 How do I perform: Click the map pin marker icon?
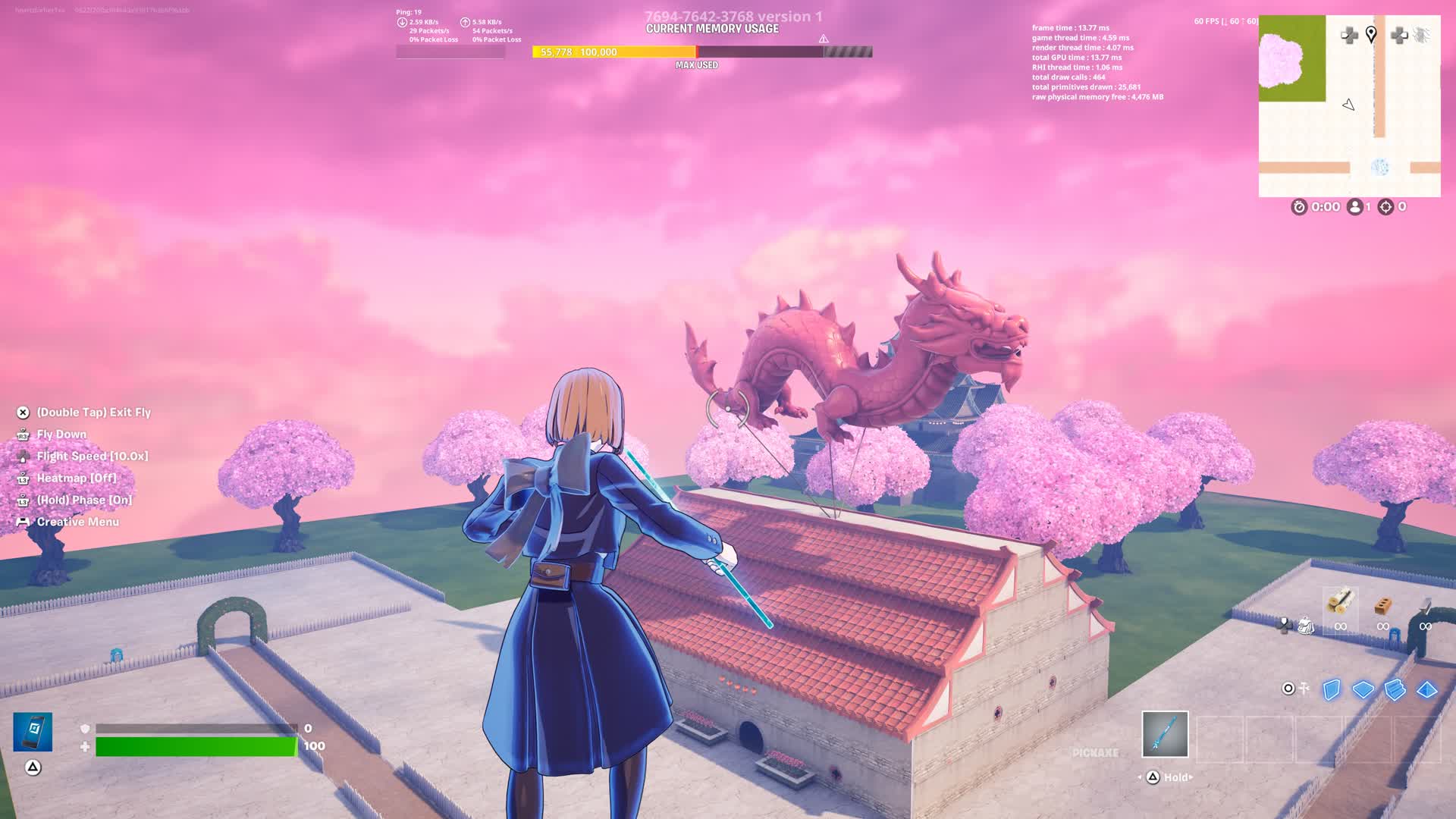(1371, 34)
